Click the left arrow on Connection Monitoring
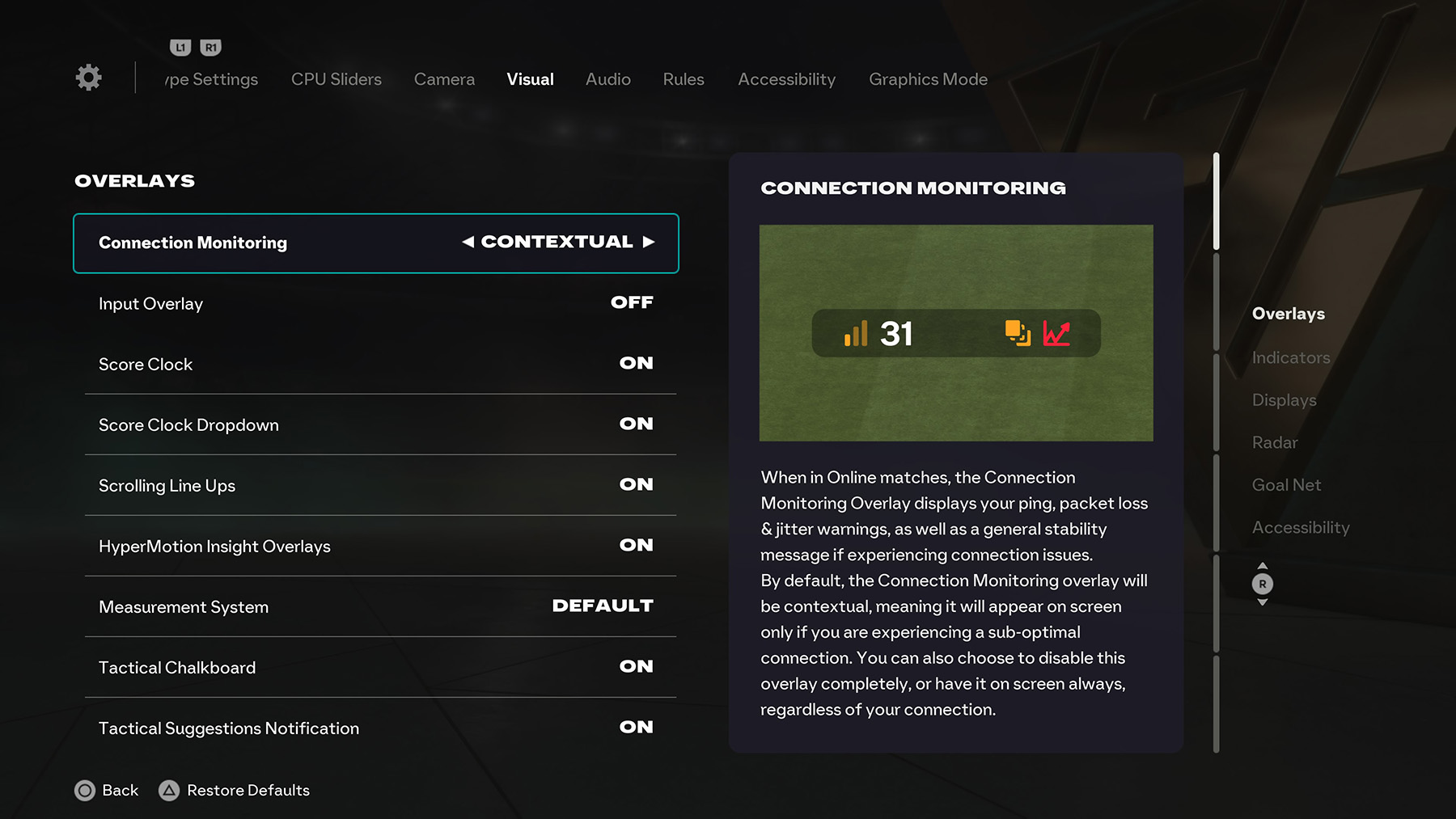The image size is (1456, 819). (468, 242)
